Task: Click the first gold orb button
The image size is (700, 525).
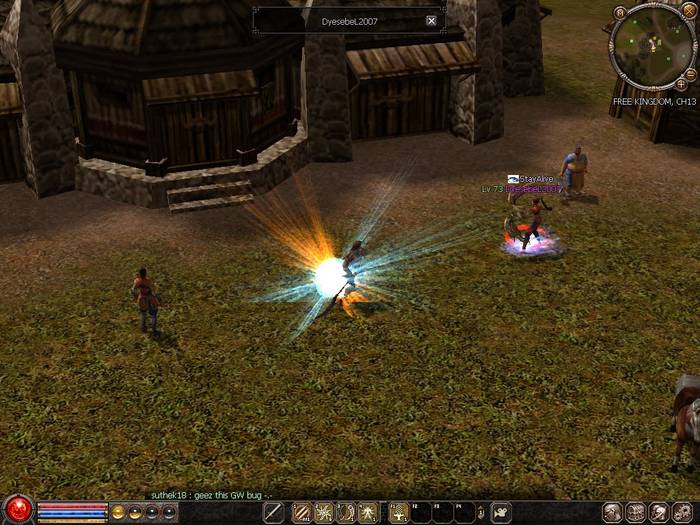Action: [x=117, y=512]
